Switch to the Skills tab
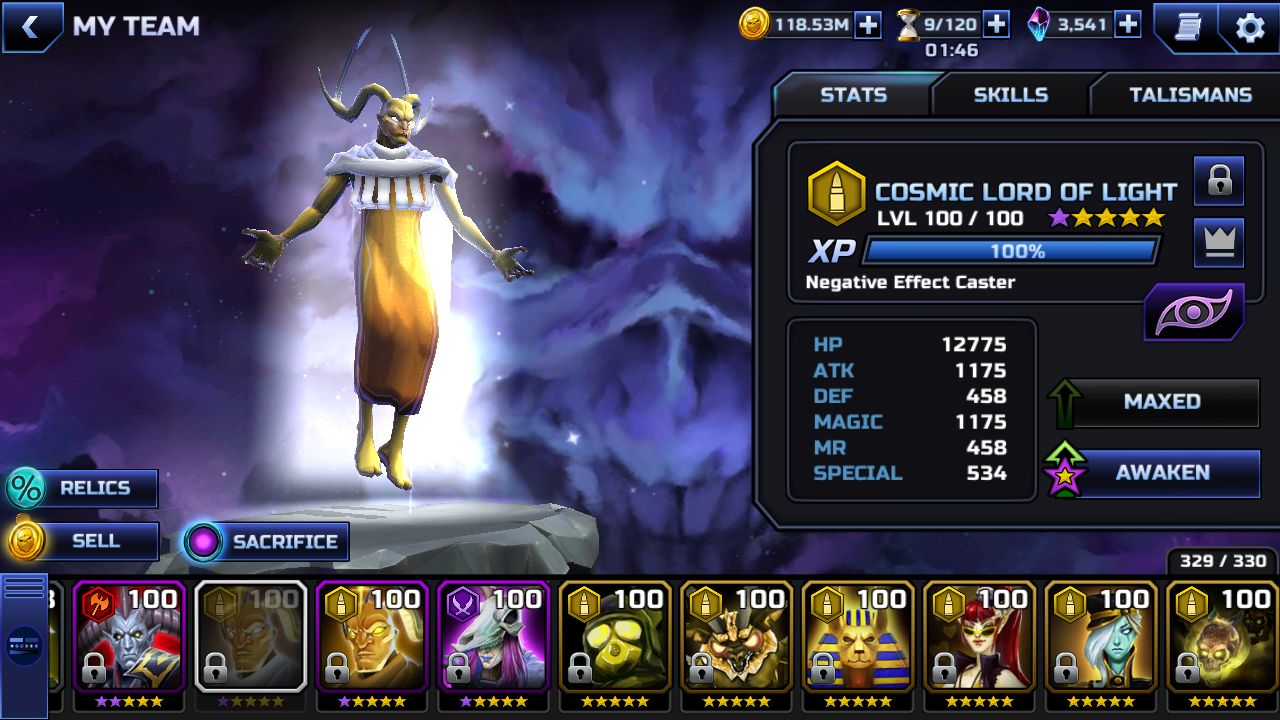This screenshot has width=1280, height=720. pyautogui.click(x=1010, y=95)
